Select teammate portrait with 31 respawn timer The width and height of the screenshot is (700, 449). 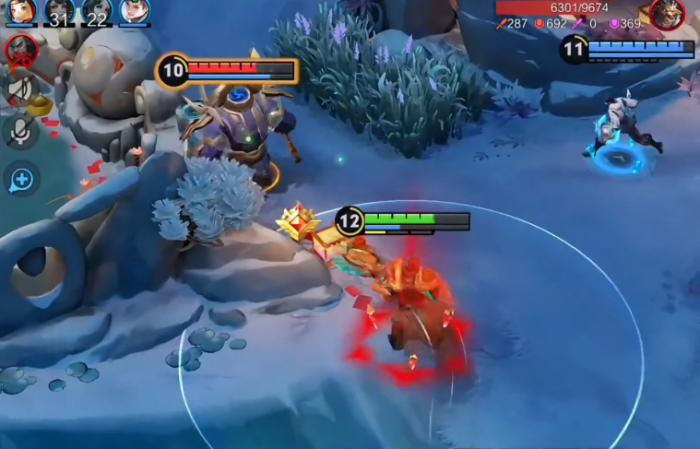(59, 11)
